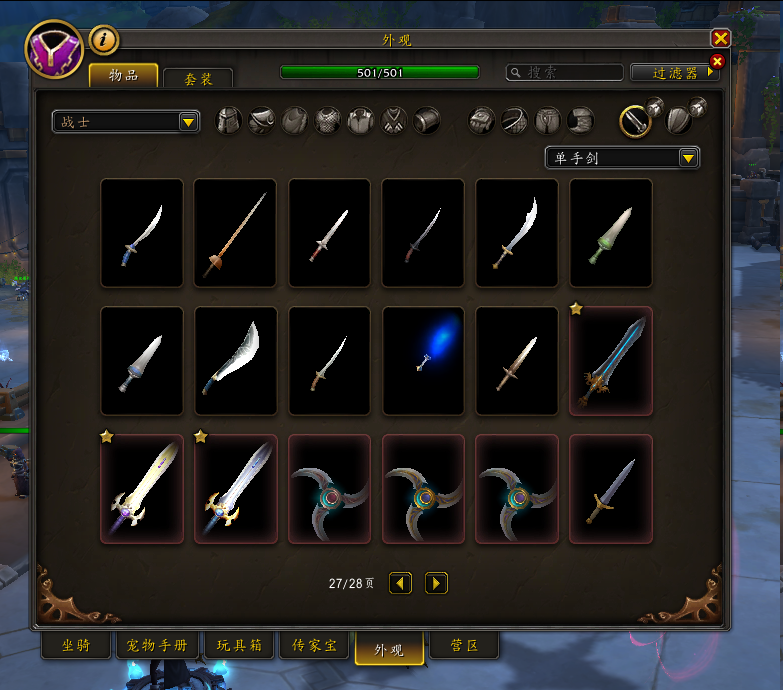Close the Appearances window
783x690 pixels.
[x=720, y=39]
